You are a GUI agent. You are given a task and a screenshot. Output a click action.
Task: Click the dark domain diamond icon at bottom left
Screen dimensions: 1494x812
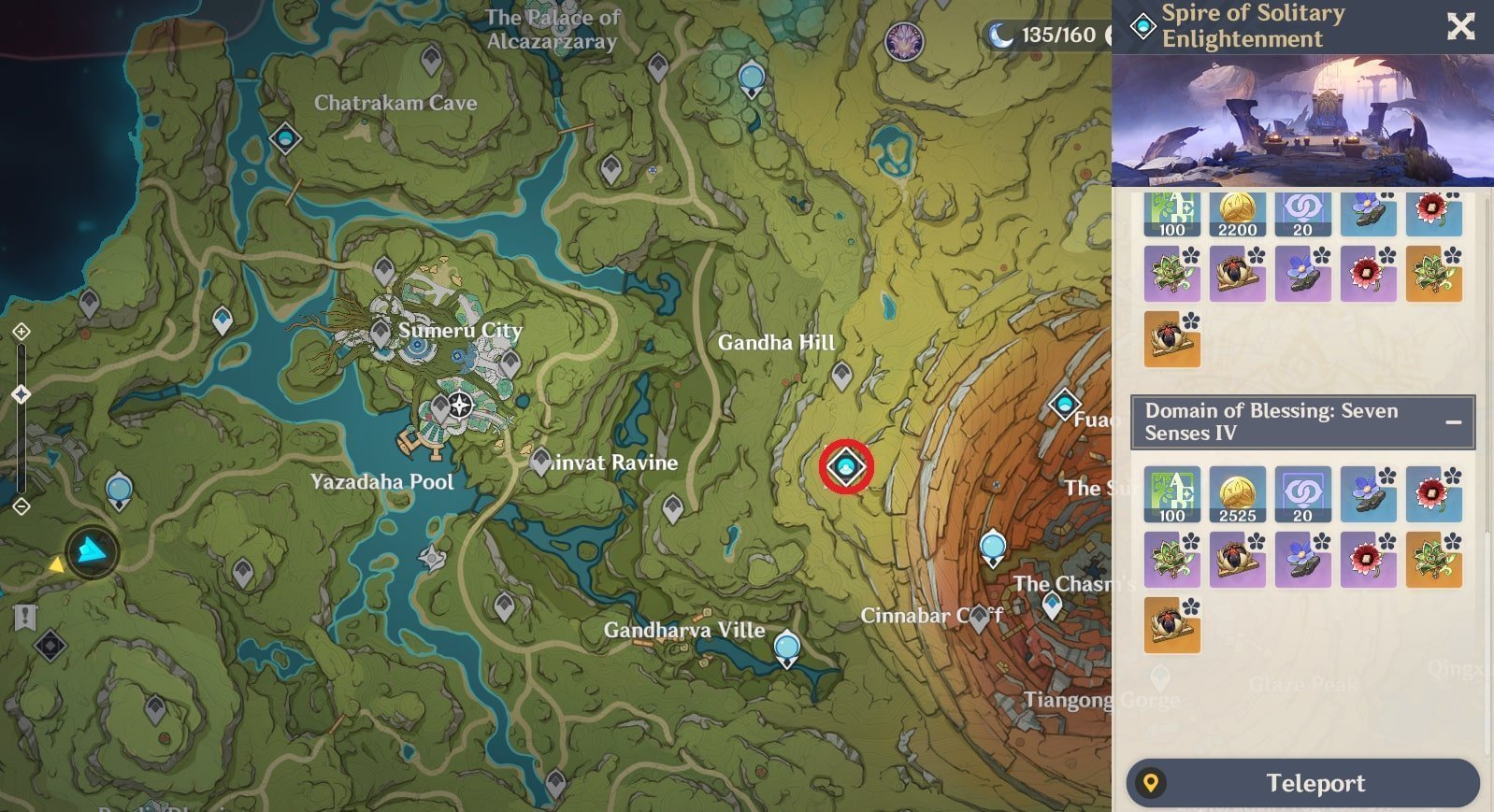(51, 645)
